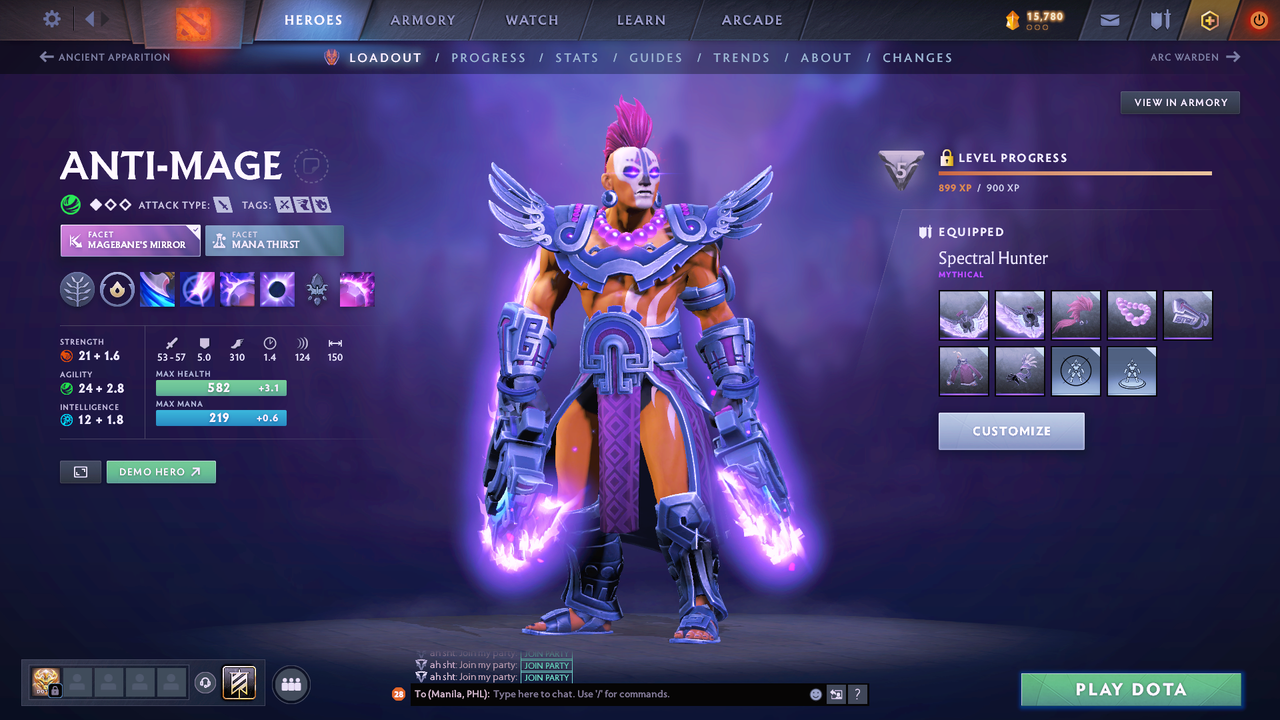Click the DEMO HERO button
Image resolution: width=1280 pixels, height=720 pixels.
(161, 471)
